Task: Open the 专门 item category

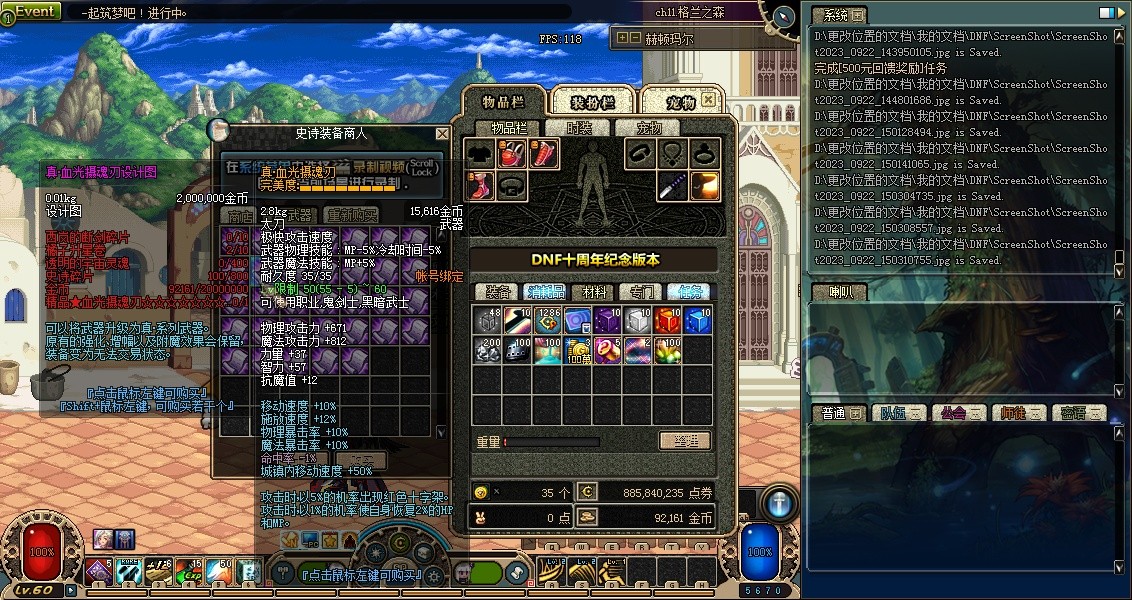Action: pyautogui.click(x=641, y=292)
